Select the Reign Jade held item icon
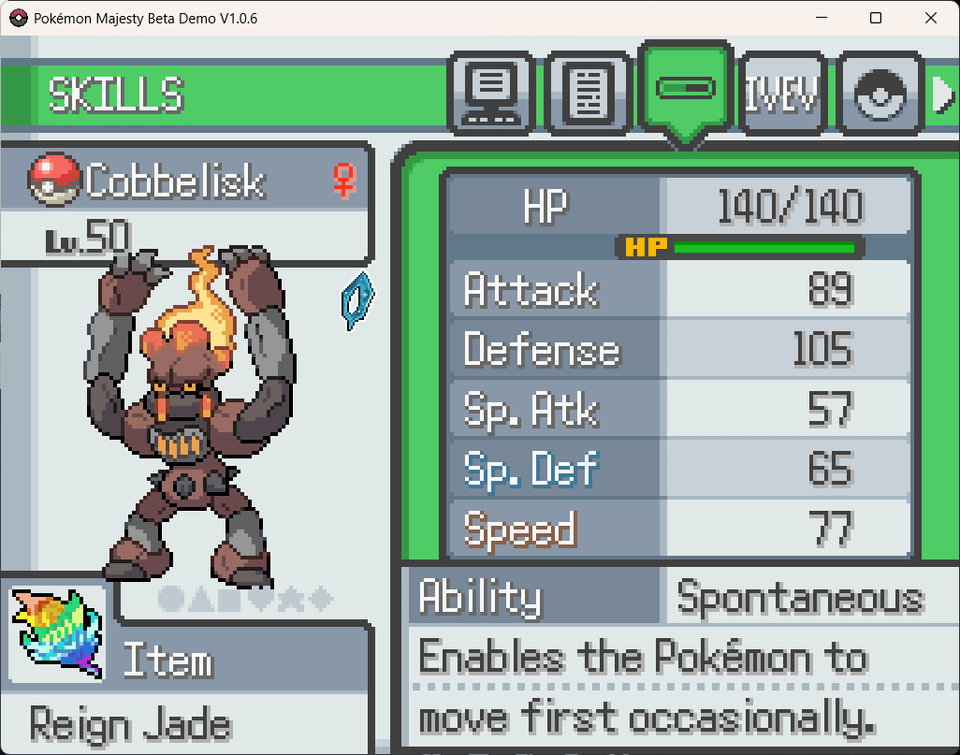Viewport: 960px width, 755px height. 59,632
